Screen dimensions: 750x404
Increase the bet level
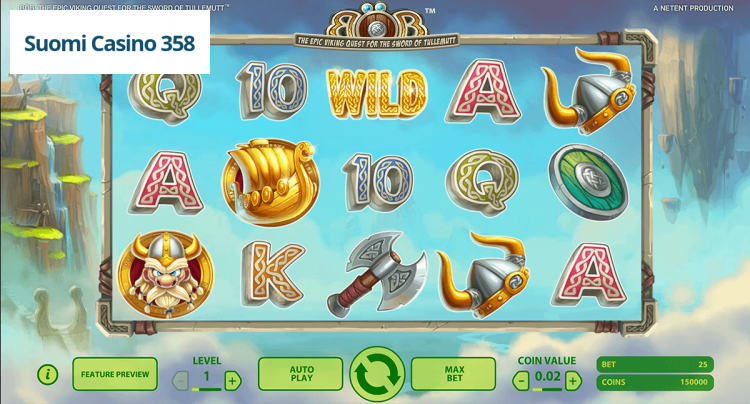pos(232,380)
